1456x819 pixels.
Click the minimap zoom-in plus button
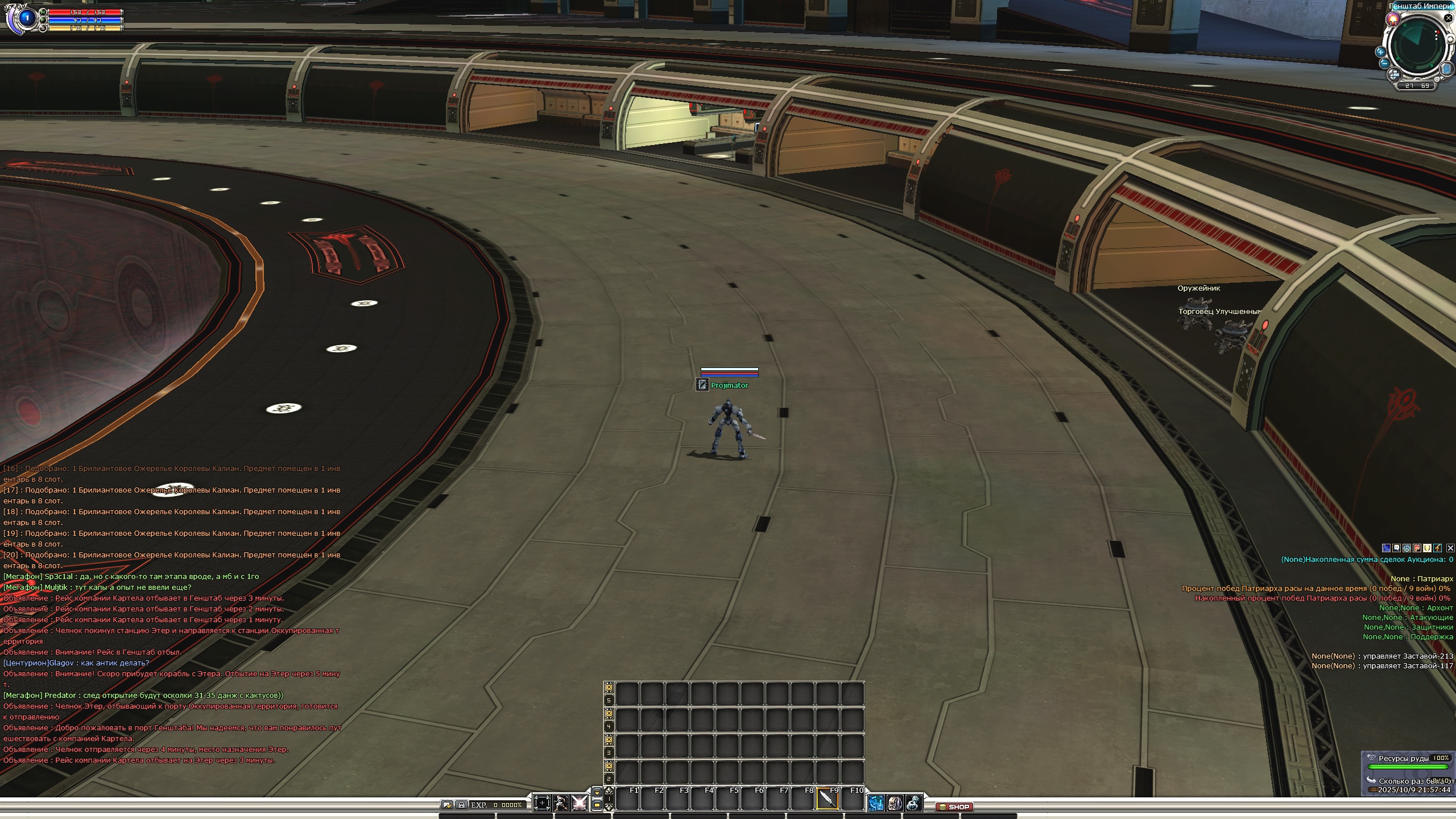(1380, 52)
